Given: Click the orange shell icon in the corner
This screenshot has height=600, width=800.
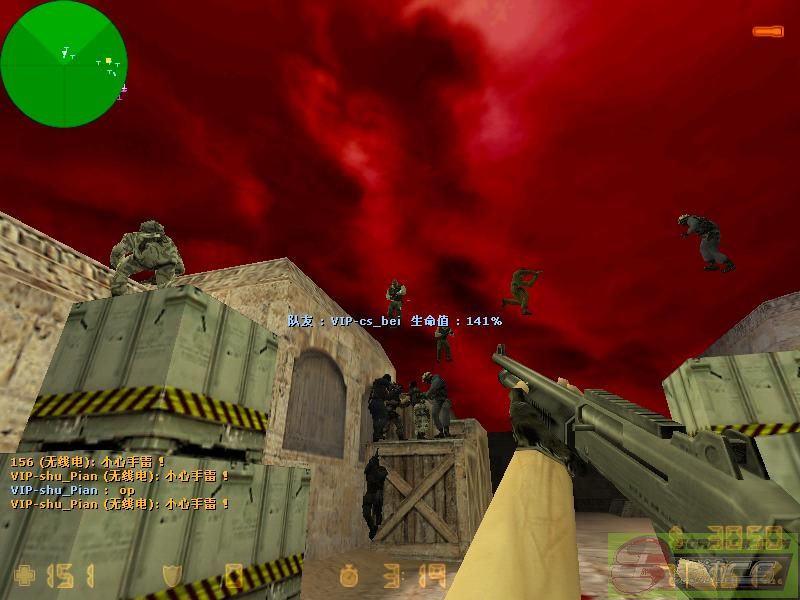Looking at the screenshot, I should pyautogui.click(x=768, y=32).
